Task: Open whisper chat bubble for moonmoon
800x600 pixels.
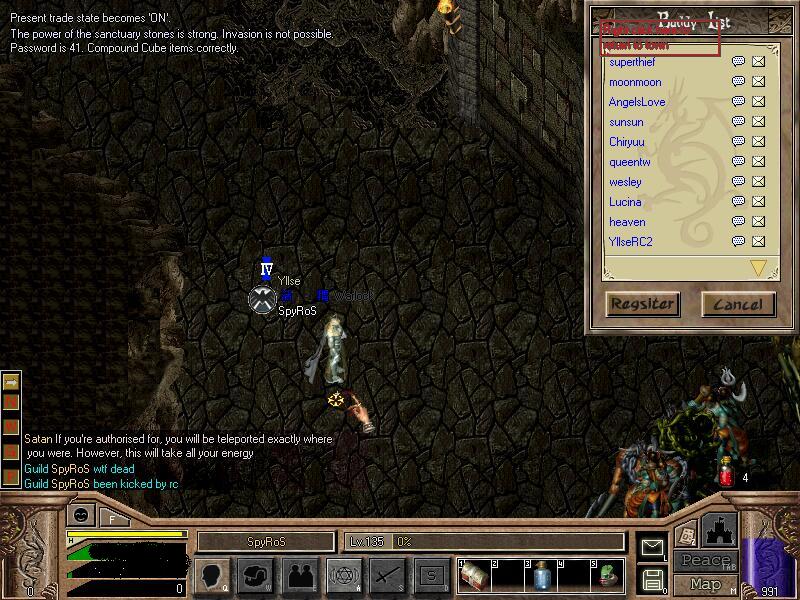Action: (x=738, y=82)
